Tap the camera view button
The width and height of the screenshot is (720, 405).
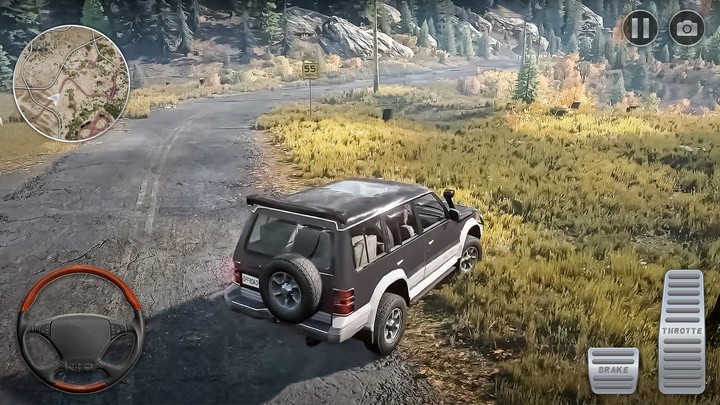coord(686,27)
